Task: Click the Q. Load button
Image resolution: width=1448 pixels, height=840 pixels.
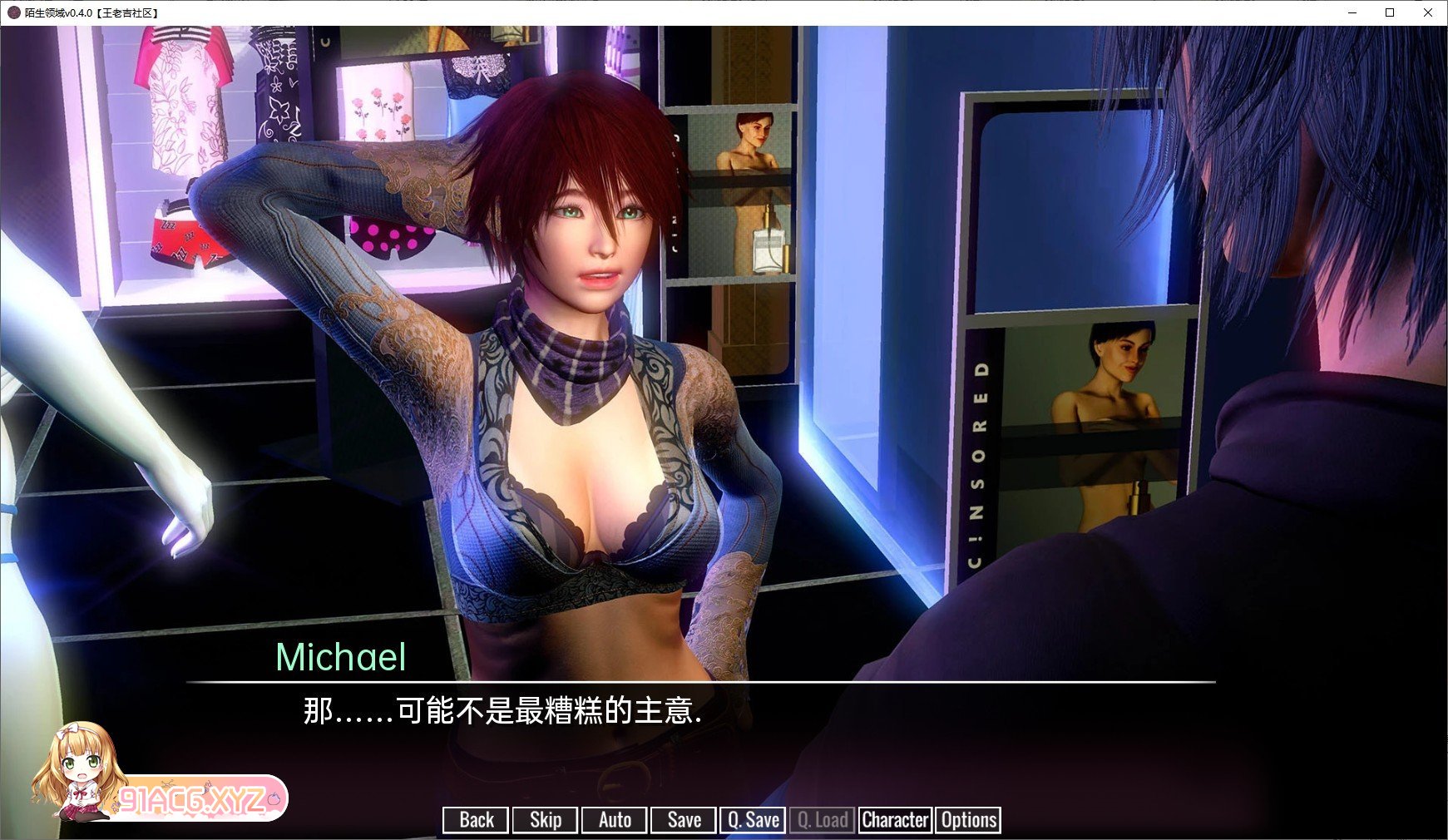Action: pos(823,820)
